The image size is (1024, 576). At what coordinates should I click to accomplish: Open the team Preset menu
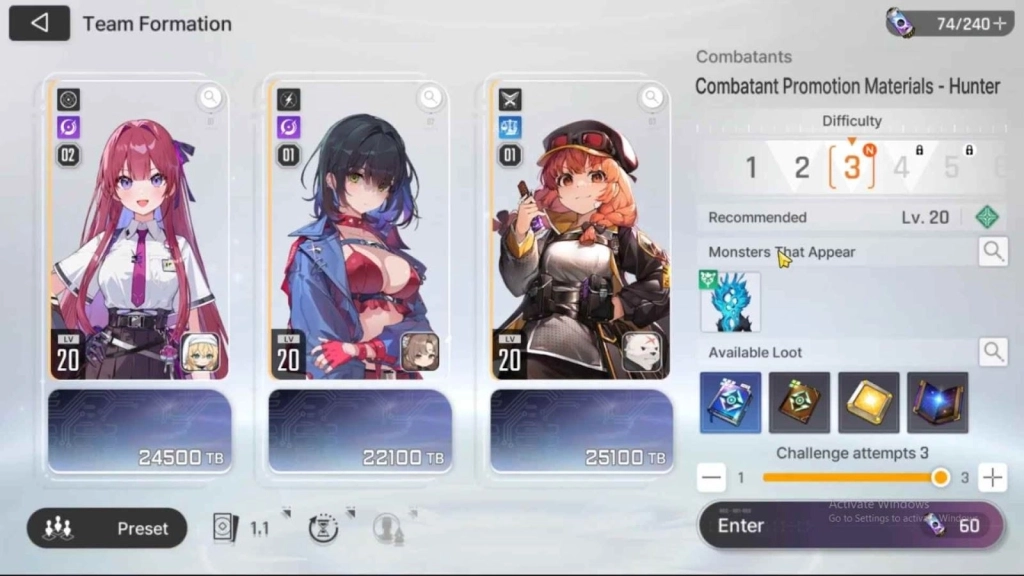107,528
